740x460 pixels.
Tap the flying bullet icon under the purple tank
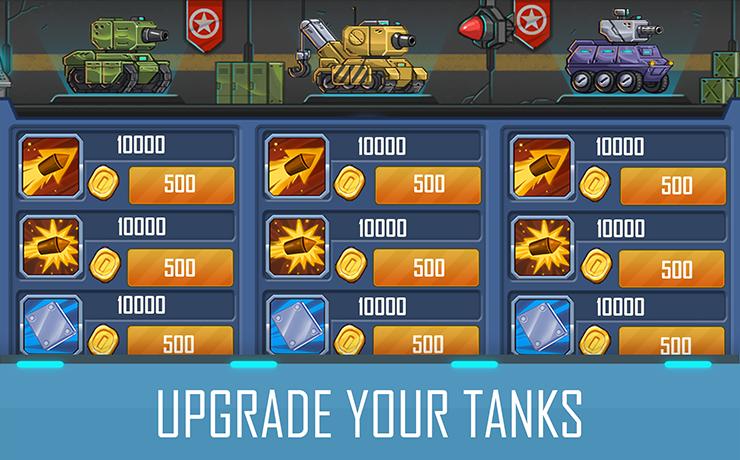pos(541,165)
